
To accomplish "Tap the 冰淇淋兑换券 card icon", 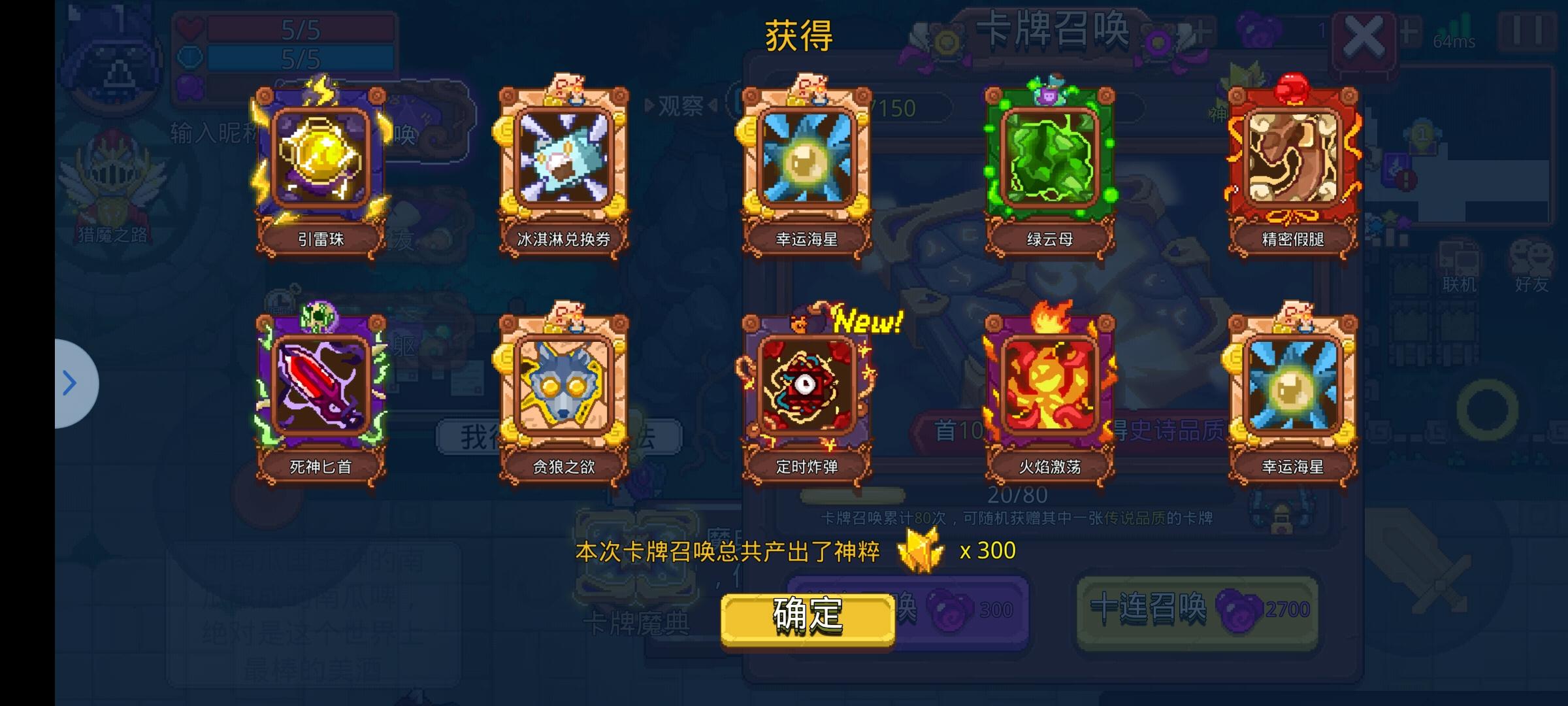I will (563, 160).
